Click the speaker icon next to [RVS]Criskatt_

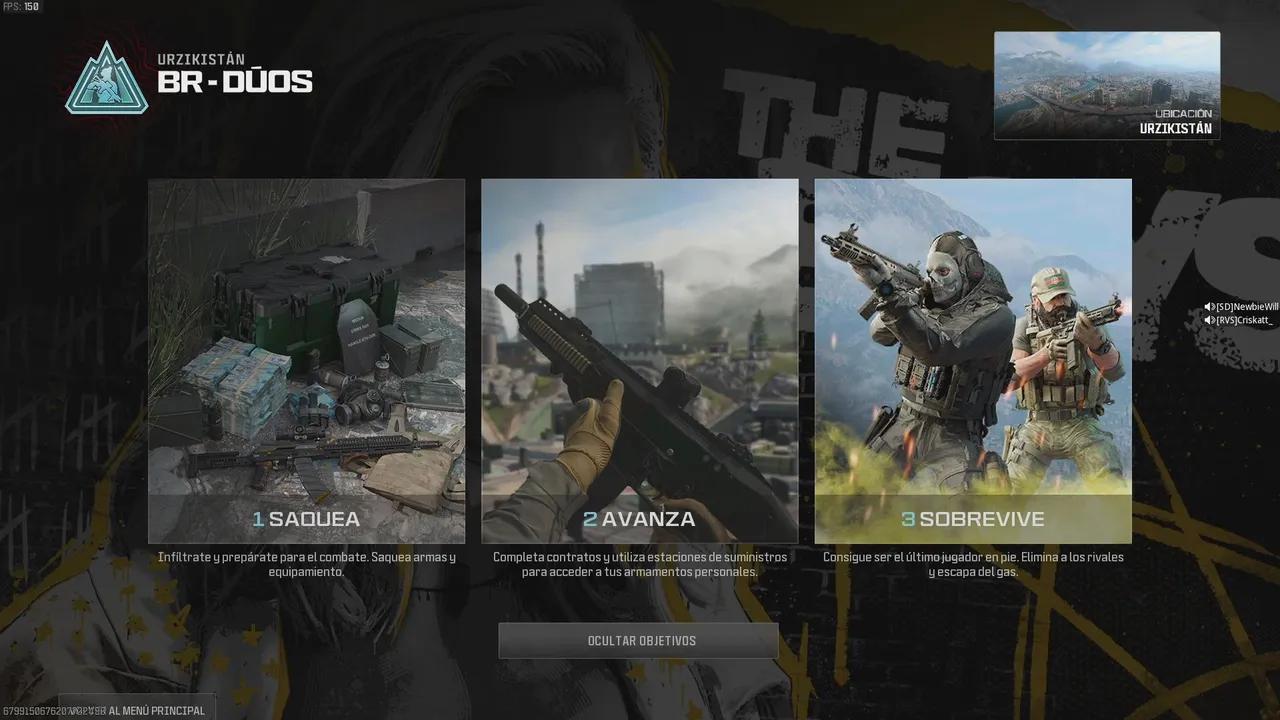(x=1207, y=320)
